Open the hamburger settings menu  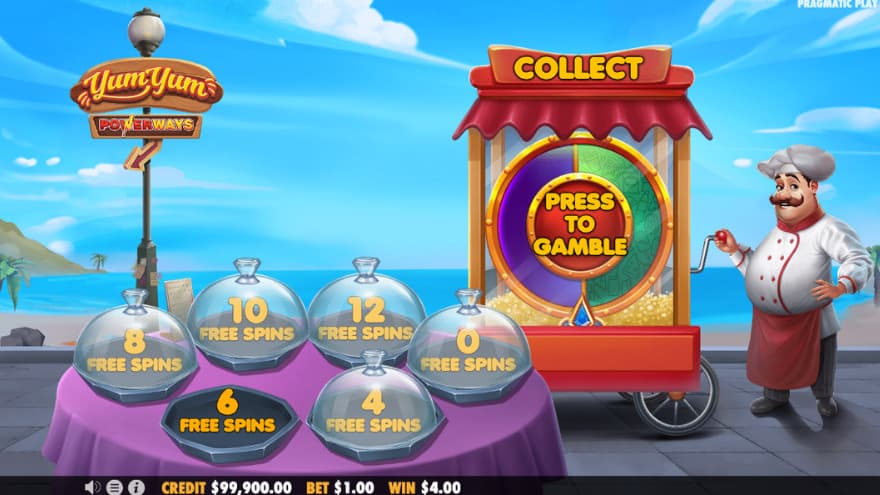tap(115, 487)
